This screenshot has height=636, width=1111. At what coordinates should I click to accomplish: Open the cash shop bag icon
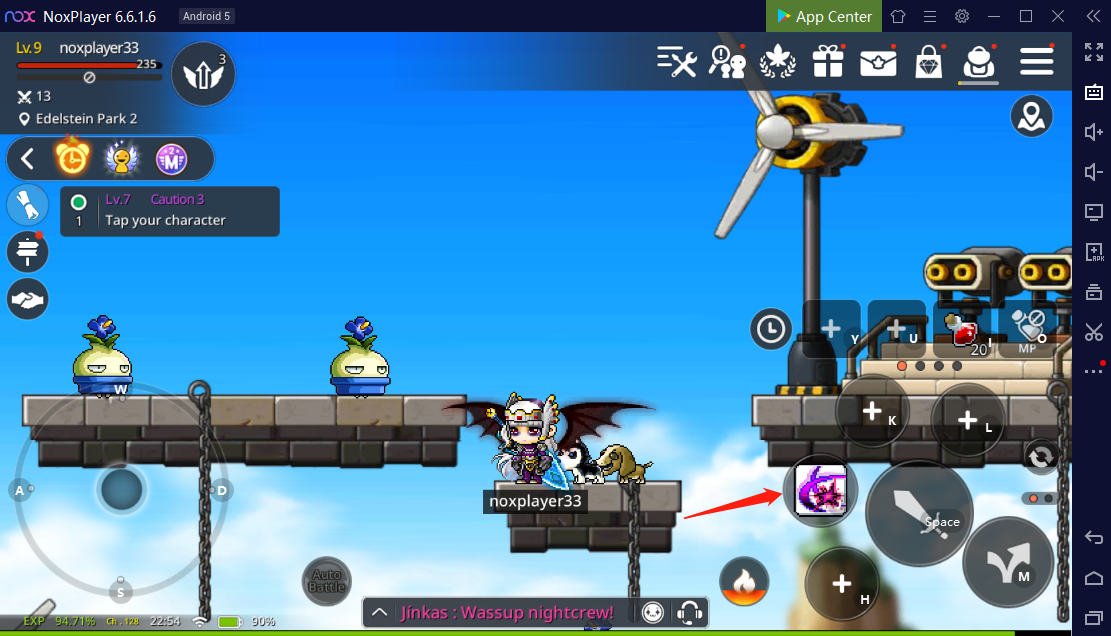pyautogui.click(x=929, y=62)
